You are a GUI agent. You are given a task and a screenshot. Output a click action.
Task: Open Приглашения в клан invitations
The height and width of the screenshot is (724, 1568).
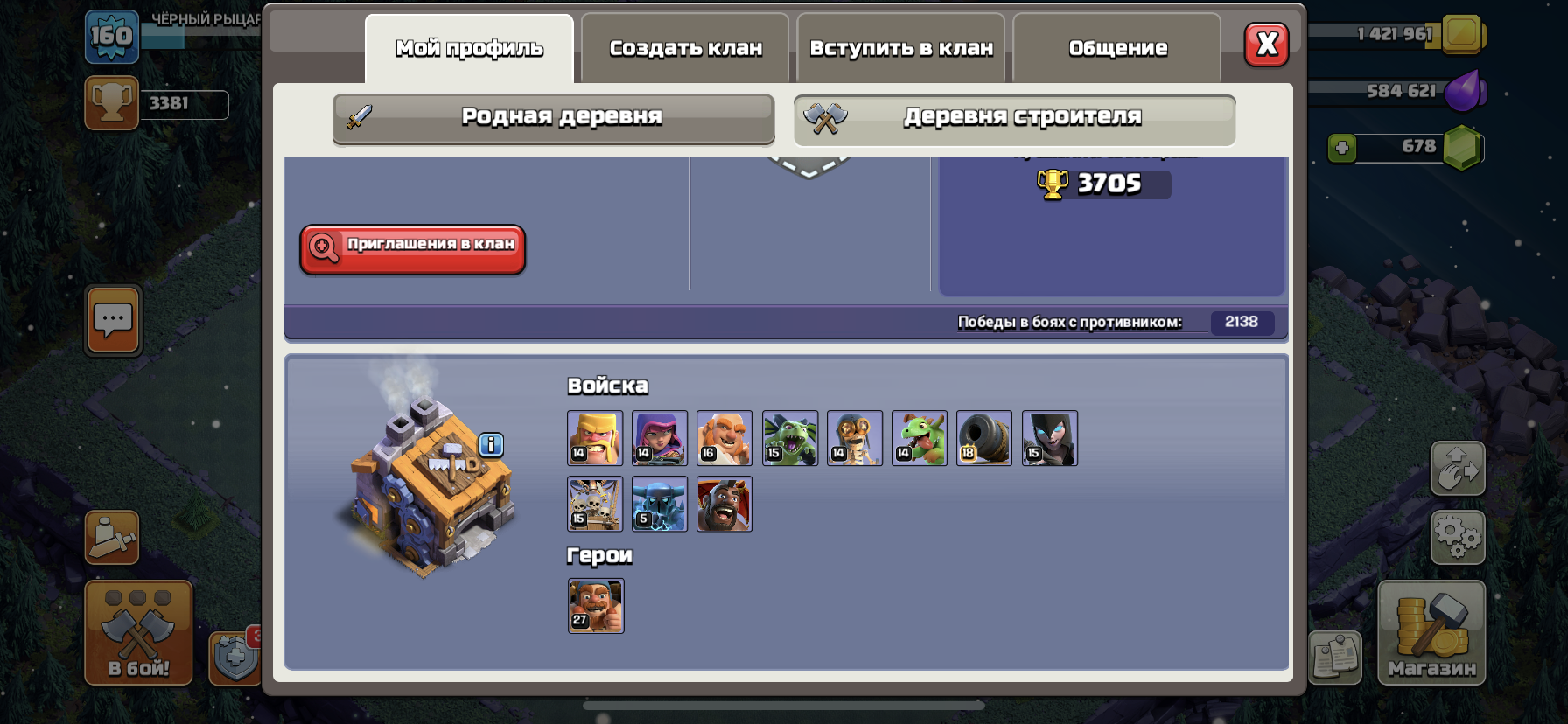click(x=412, y=248)
